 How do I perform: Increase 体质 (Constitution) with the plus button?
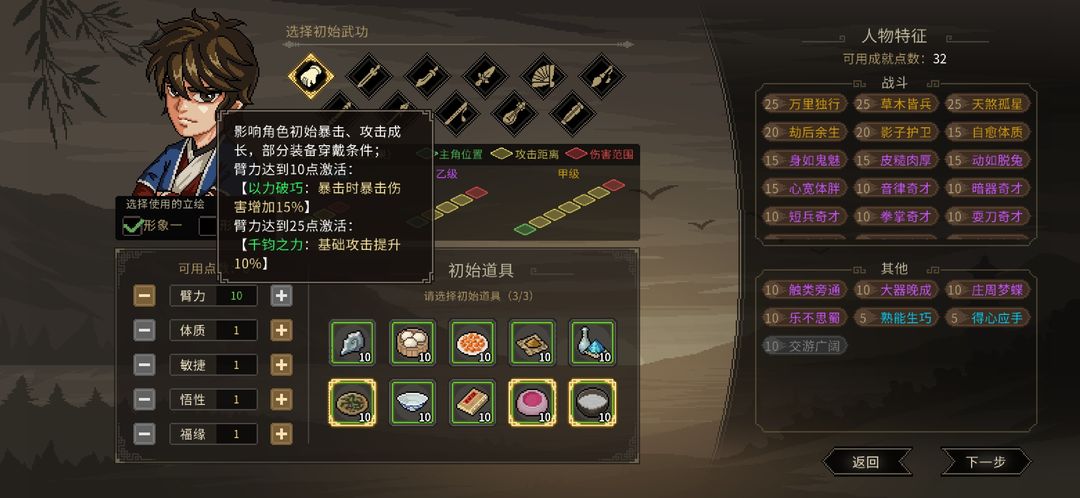[282, 331]
